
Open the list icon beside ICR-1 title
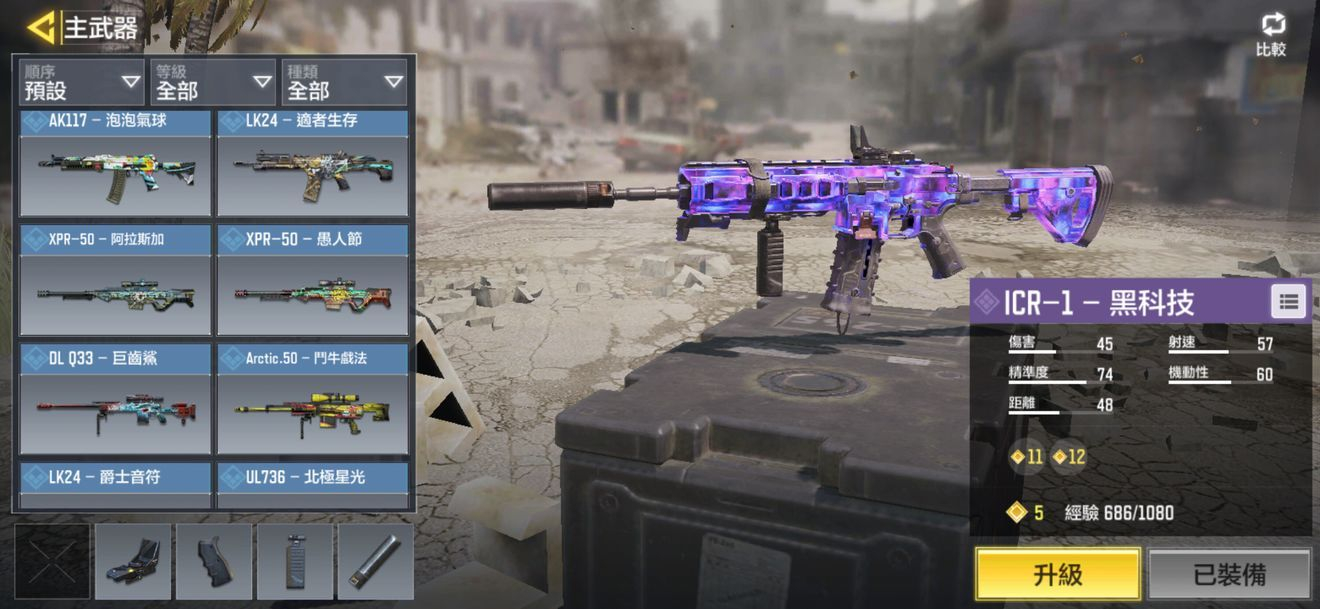1288,301
